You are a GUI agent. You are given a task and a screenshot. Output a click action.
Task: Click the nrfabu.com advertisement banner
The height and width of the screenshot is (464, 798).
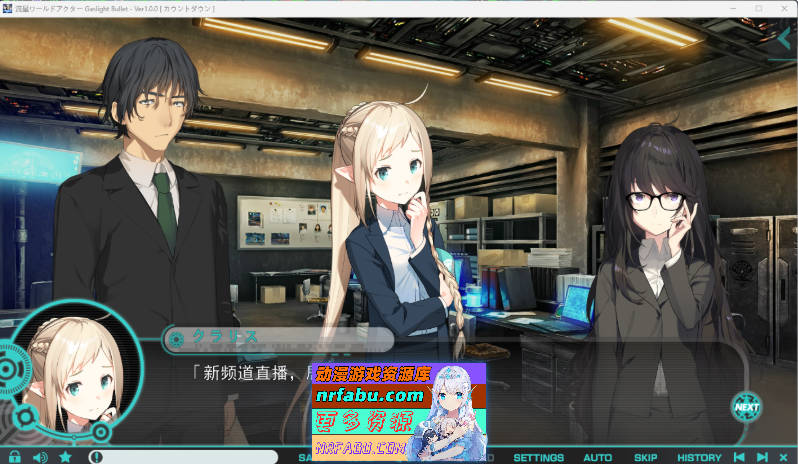point(399,411)
